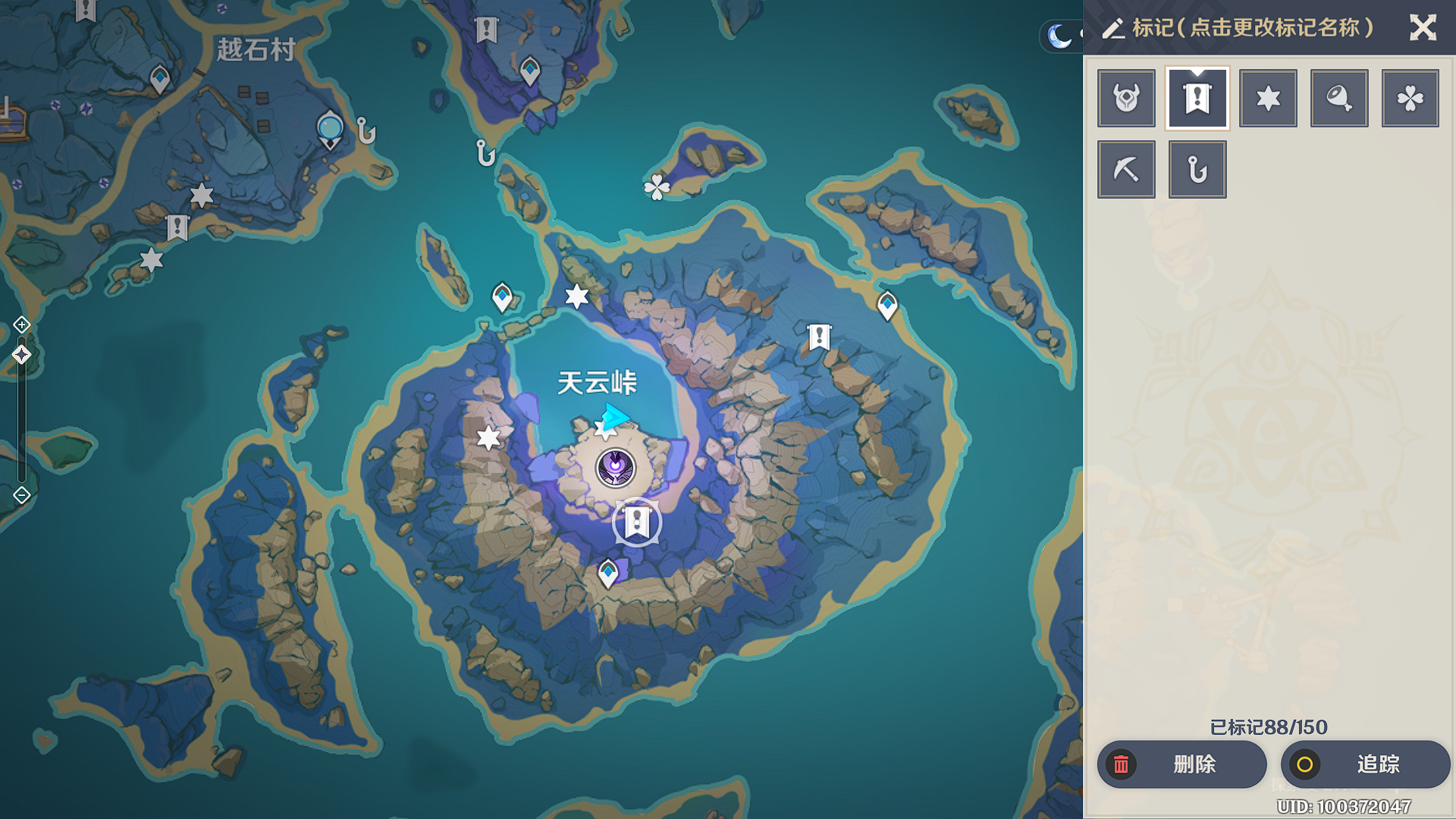
Task: Close the marker panel
Action: (1423, 28)
